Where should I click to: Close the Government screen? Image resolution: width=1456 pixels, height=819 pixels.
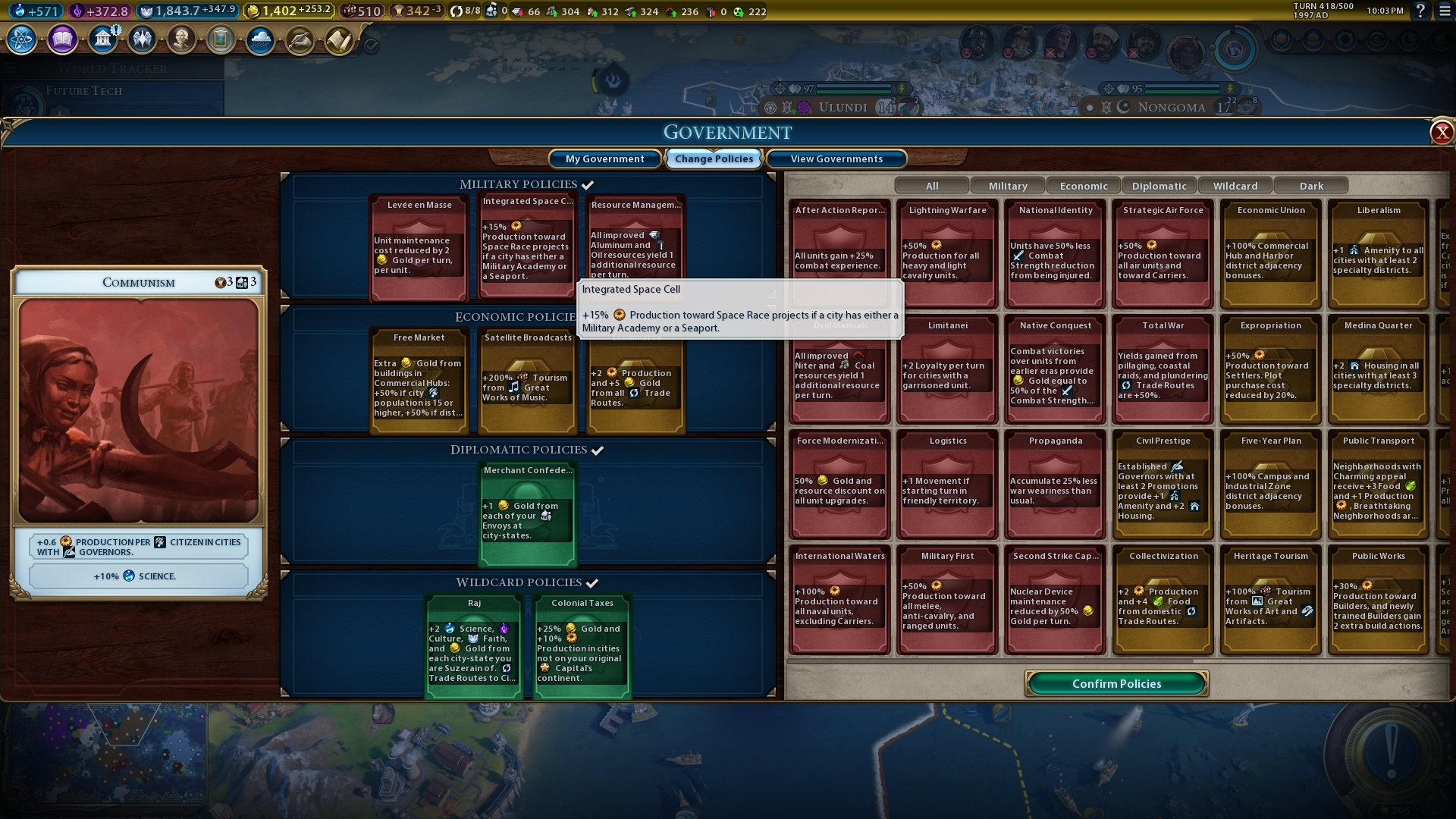(x=1441, y=133)
